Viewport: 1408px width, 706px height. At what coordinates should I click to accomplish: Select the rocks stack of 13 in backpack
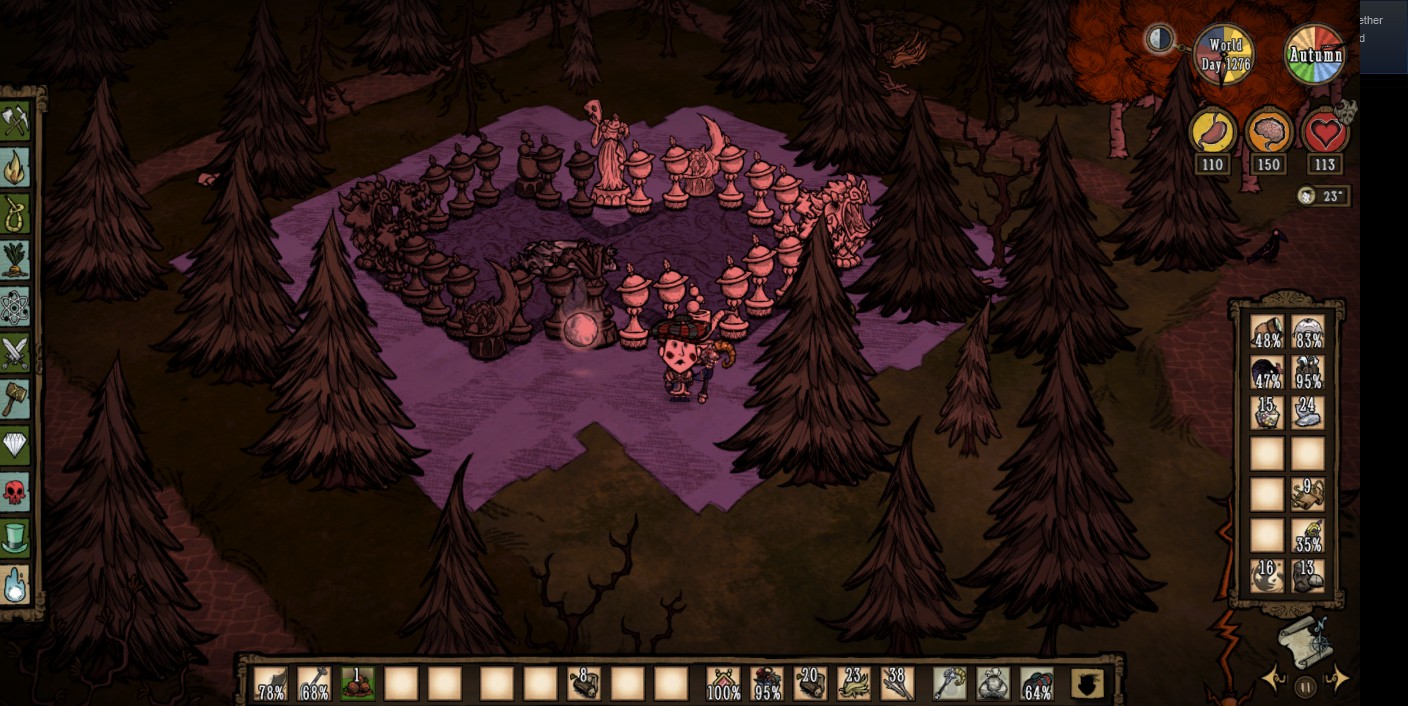[x=1307, y=576]
